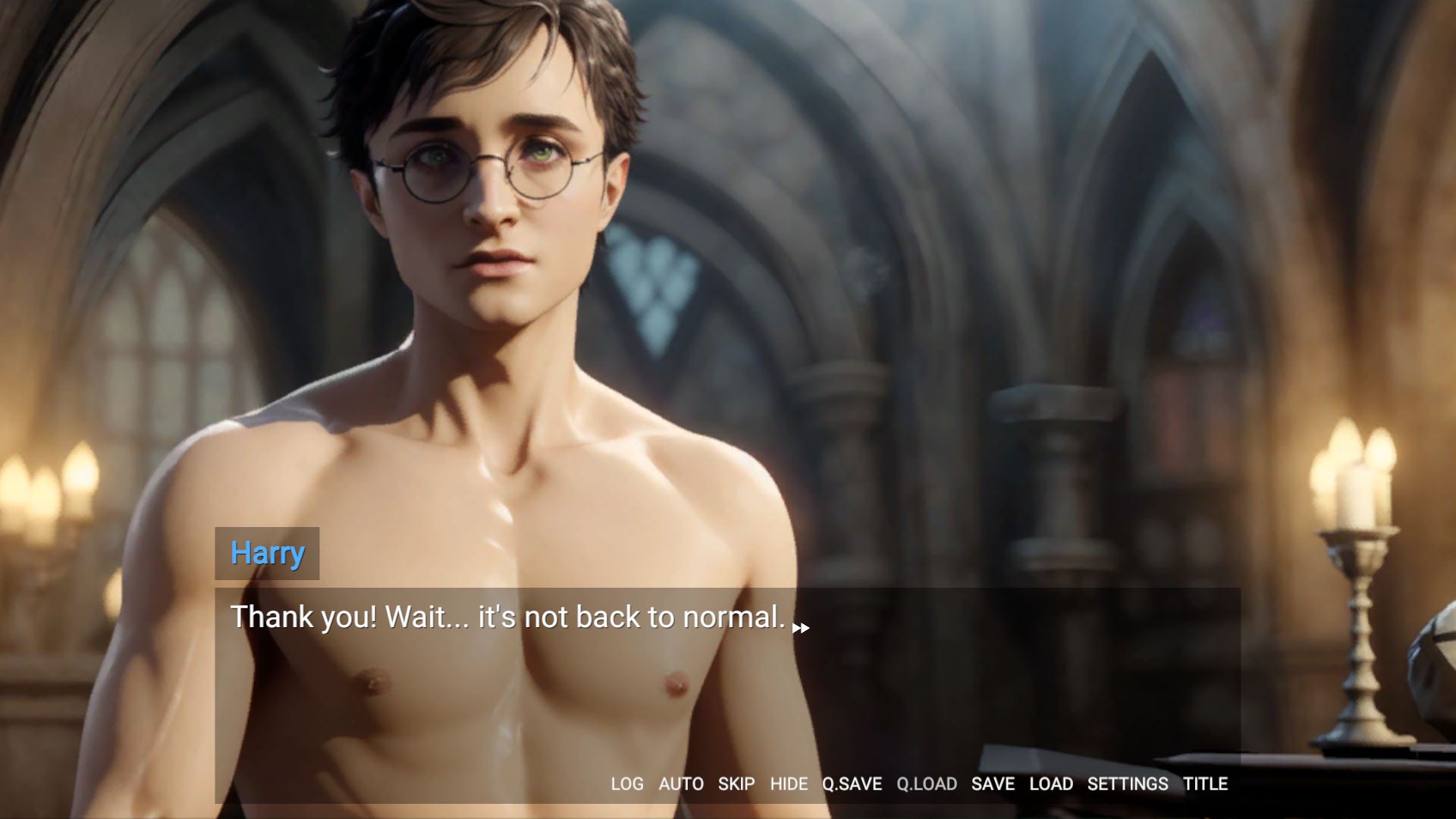
Task: Open the SETTINGS screen
Action: tap(1128, 783)
